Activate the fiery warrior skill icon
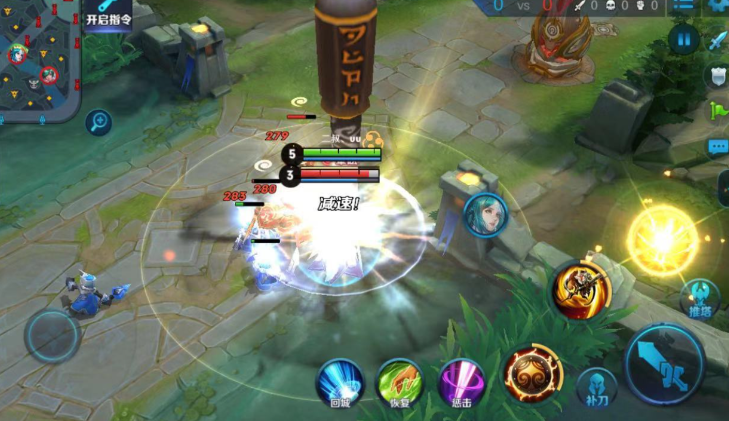The width and height of the screenshot is (729, 421). (x=581, y=290)
